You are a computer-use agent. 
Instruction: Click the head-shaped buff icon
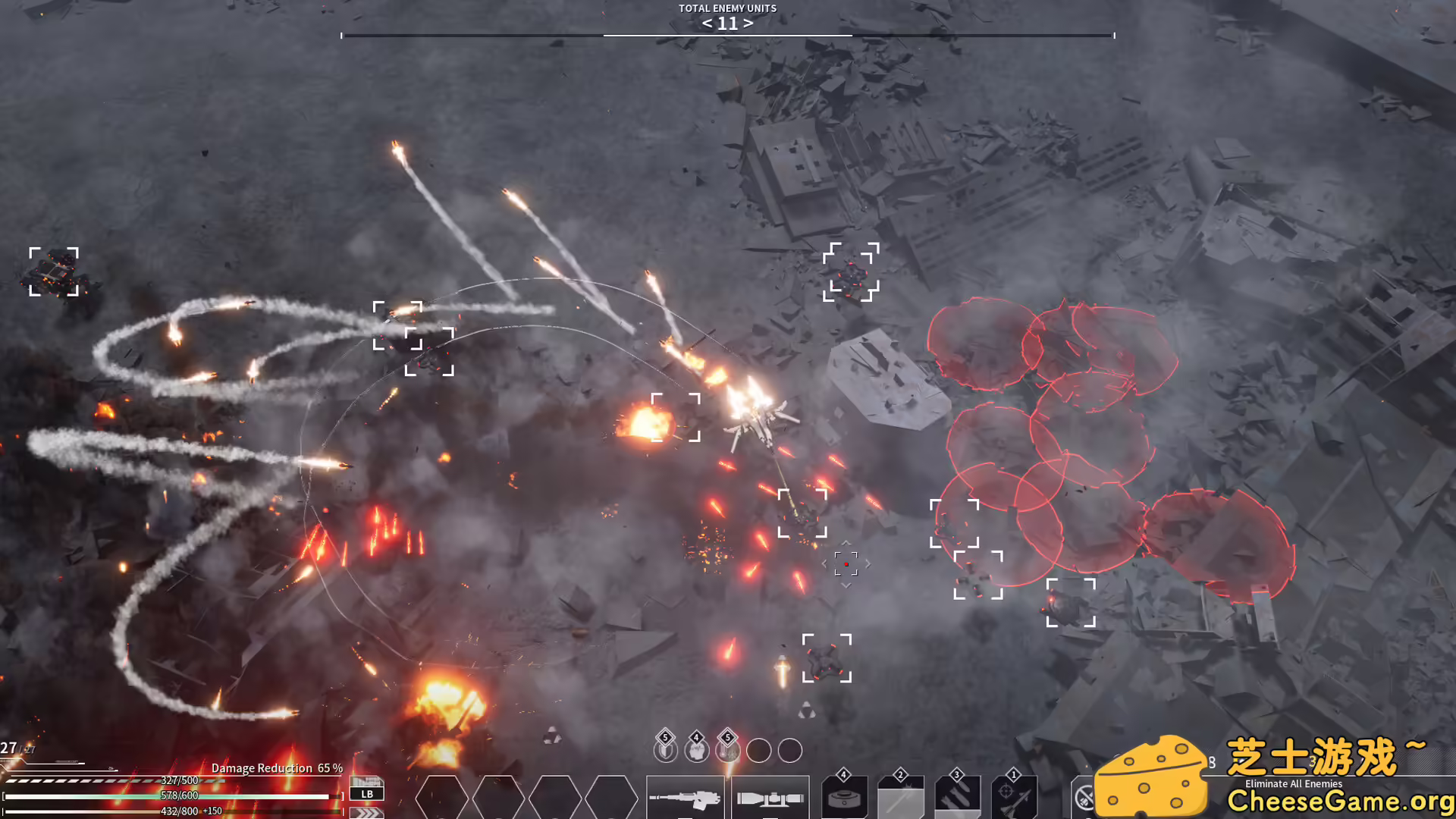pyautogui.click(x=696, y=750)
